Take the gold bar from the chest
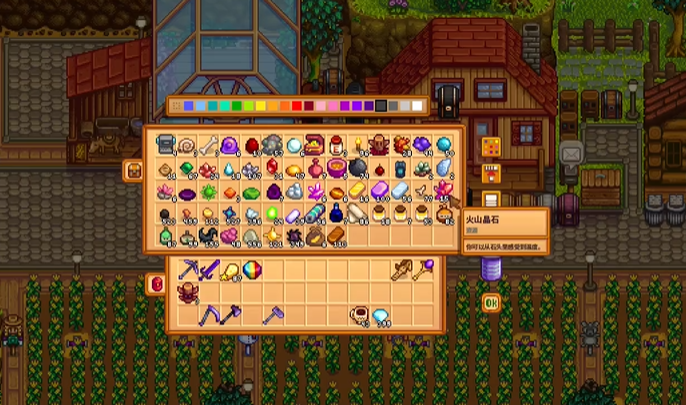 click(358, 190)
